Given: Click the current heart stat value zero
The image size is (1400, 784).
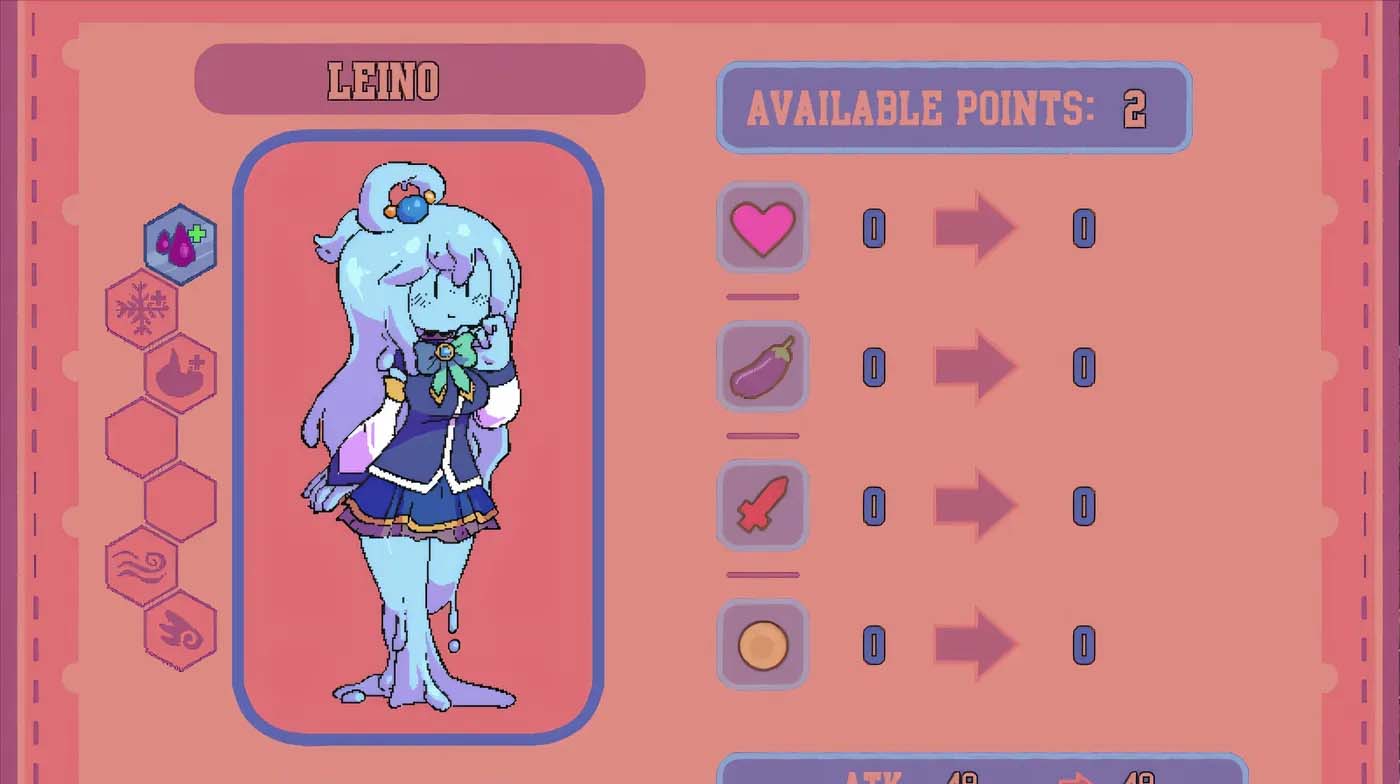Looking at the screenshot, I should [x=874, y=228].
